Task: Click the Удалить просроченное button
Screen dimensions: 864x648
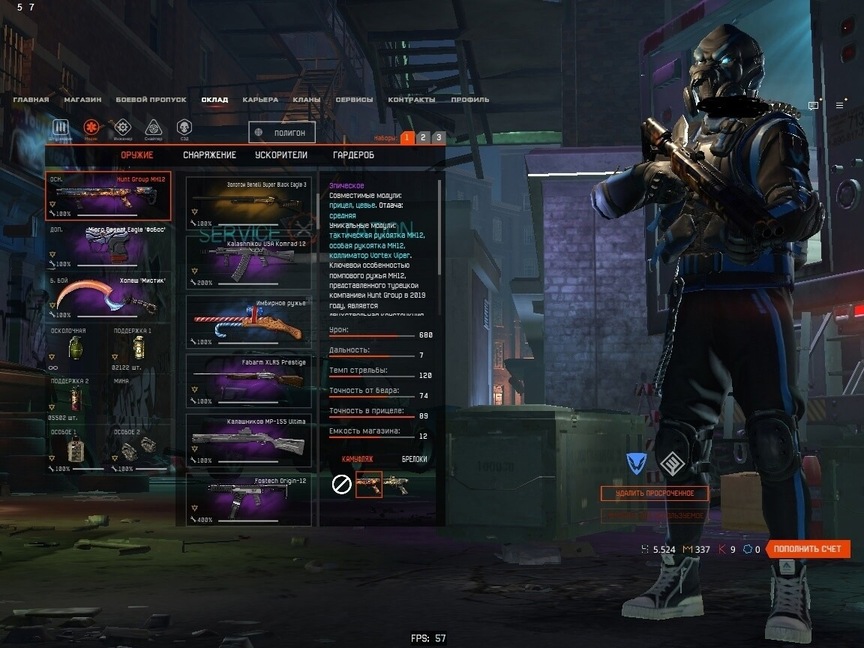Action: point(654,493)
